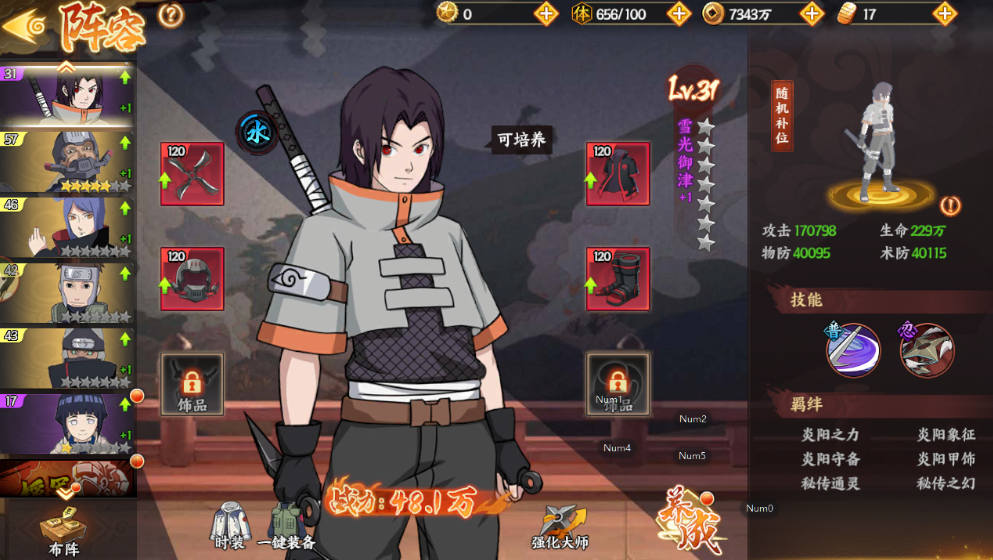Viewport: 993px width, 560px height.
Task: Open the 时装 costume button
Action: 229,527
